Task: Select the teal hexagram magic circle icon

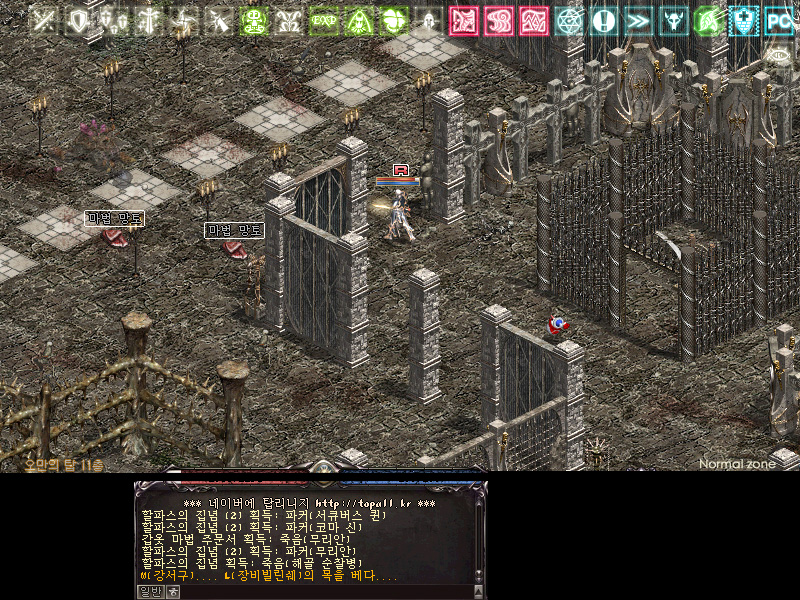Action: pyautogui.click(x=570, y=20)
